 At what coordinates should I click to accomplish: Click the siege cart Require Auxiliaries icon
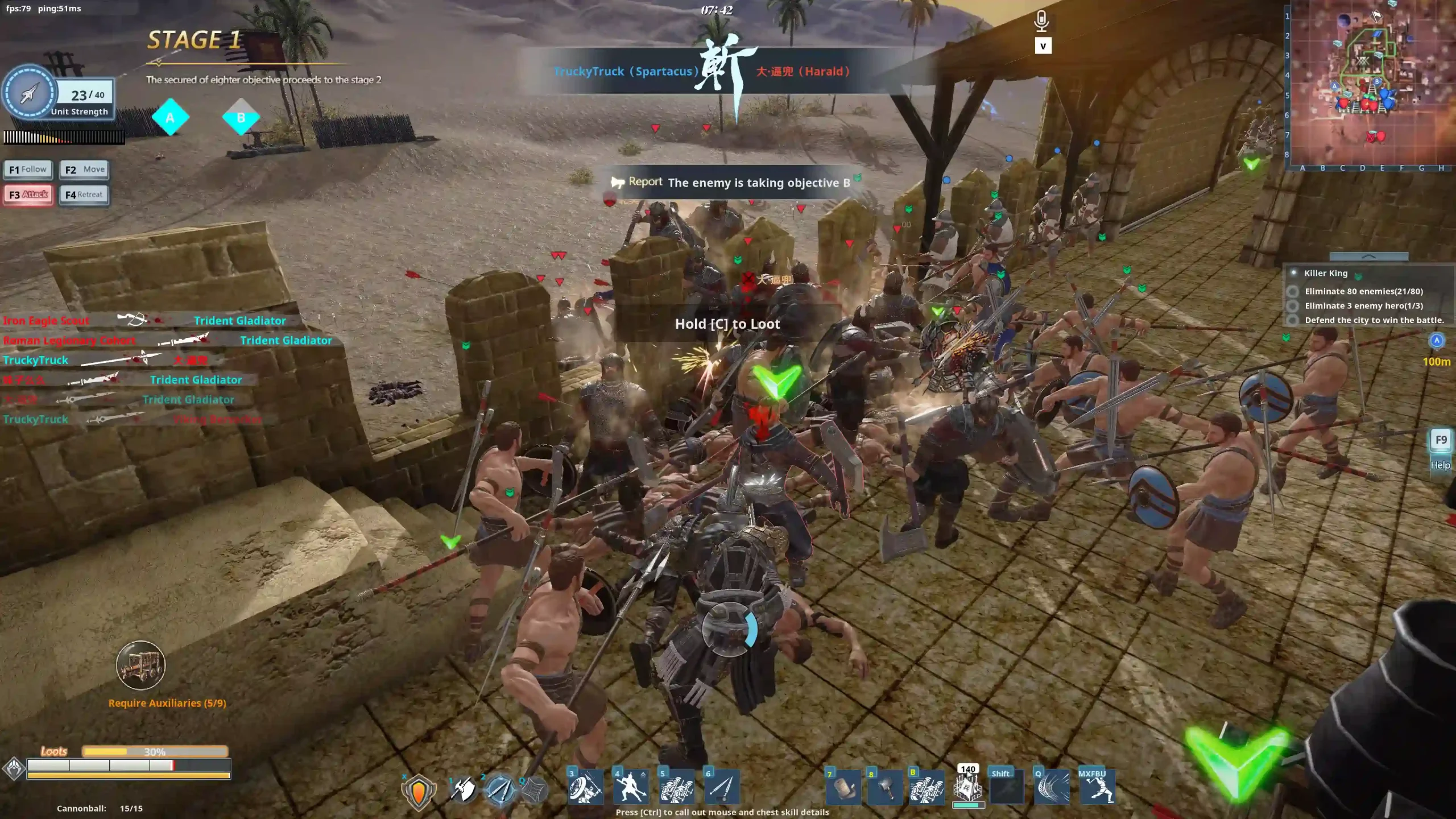click(140, 665)
